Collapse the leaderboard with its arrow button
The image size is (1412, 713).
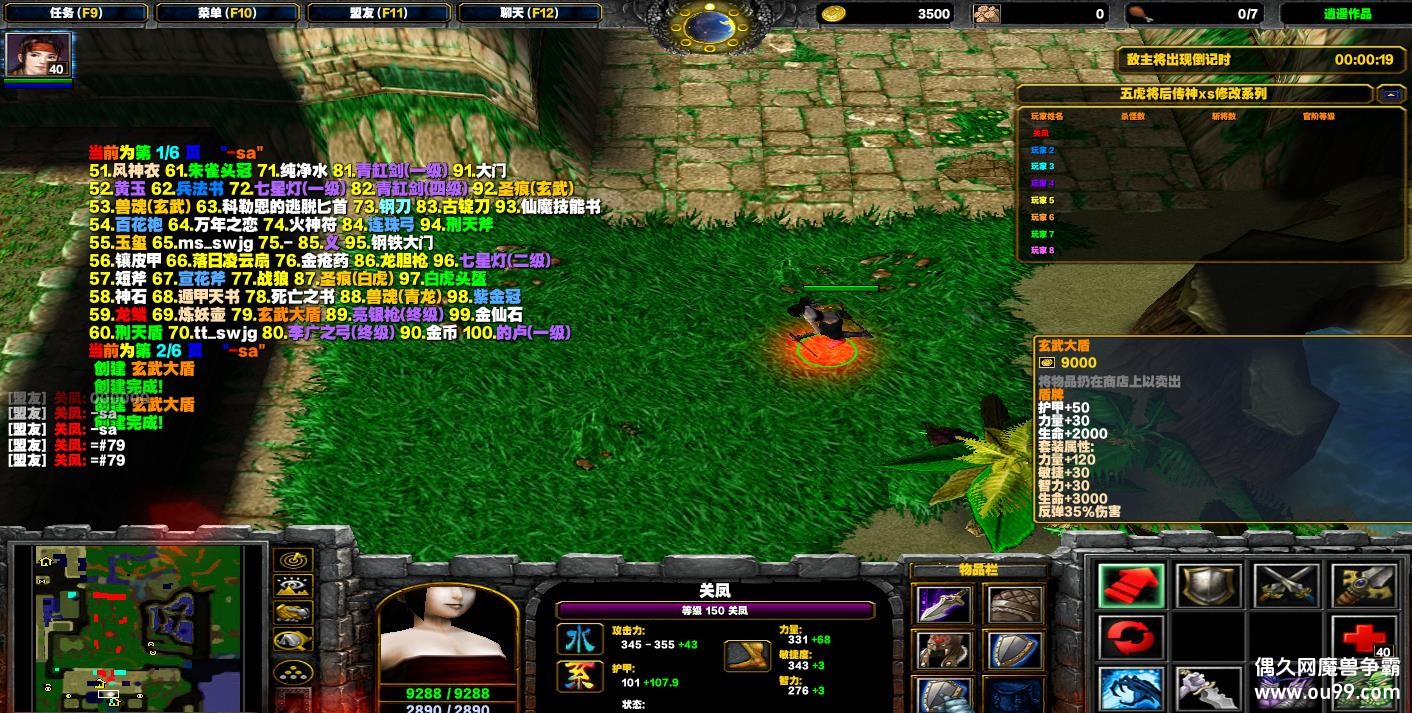1390,94
